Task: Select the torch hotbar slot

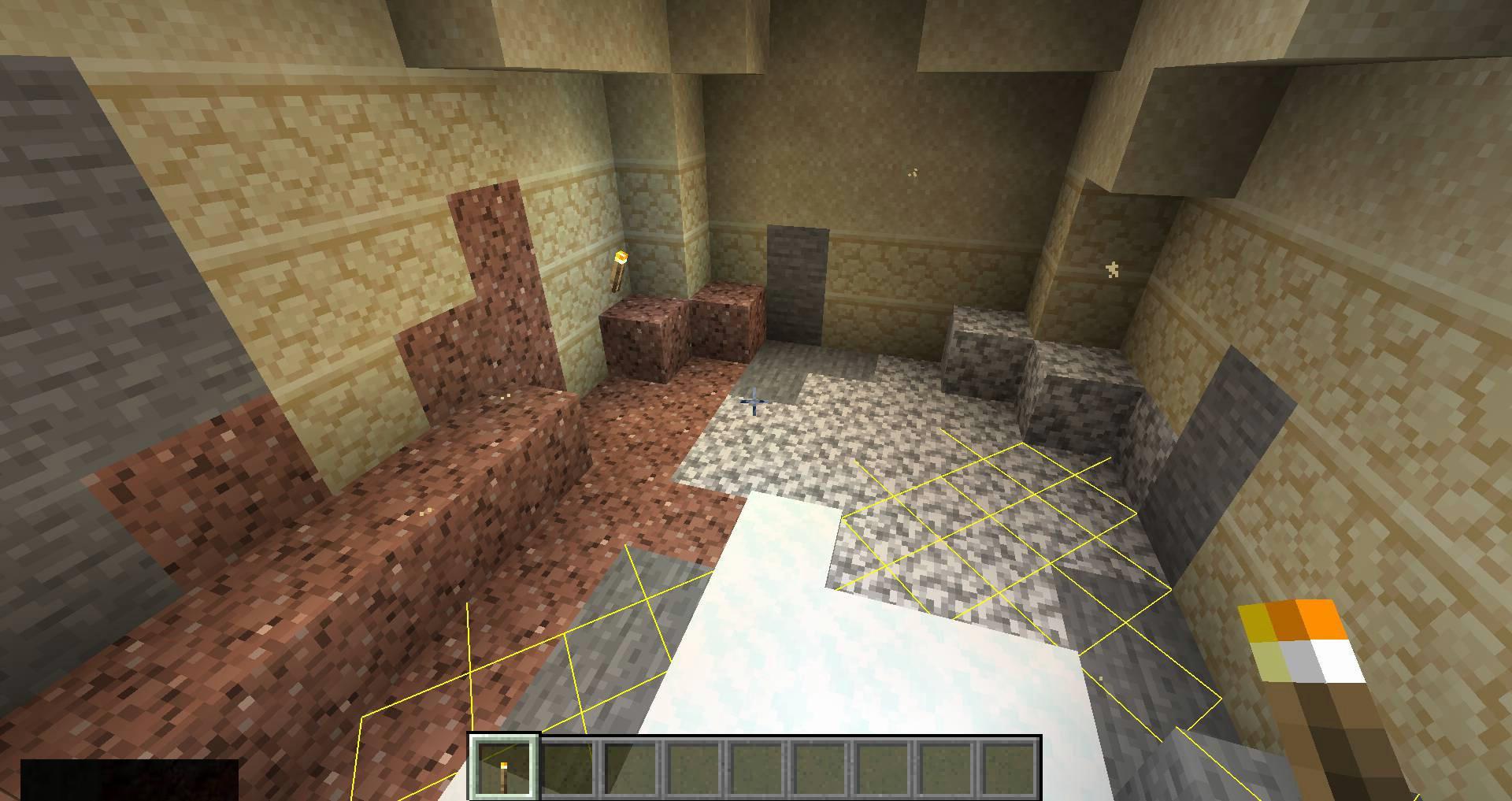Action: 504,768
